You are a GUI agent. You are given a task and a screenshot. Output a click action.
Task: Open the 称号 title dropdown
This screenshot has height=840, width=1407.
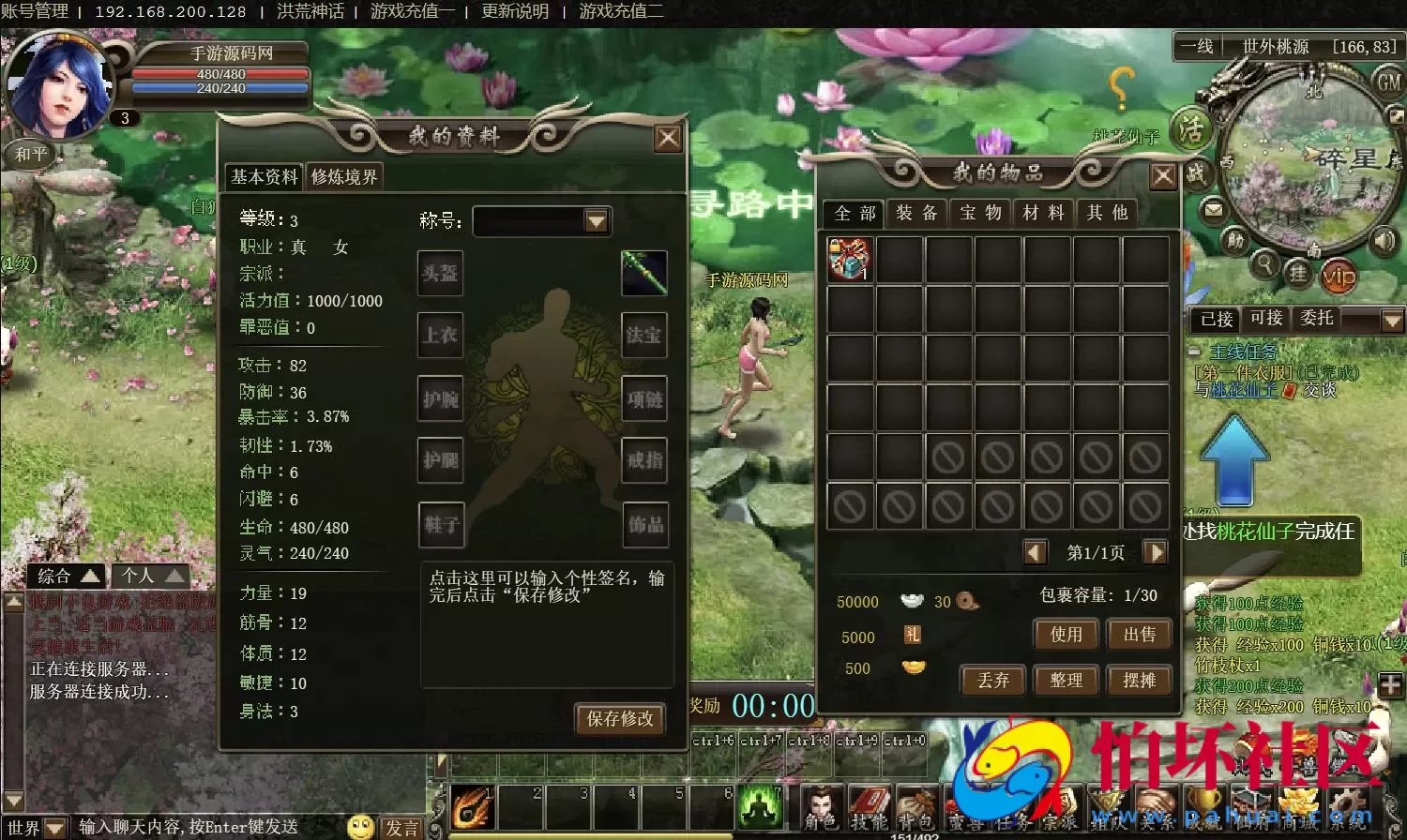click(598, 221)
